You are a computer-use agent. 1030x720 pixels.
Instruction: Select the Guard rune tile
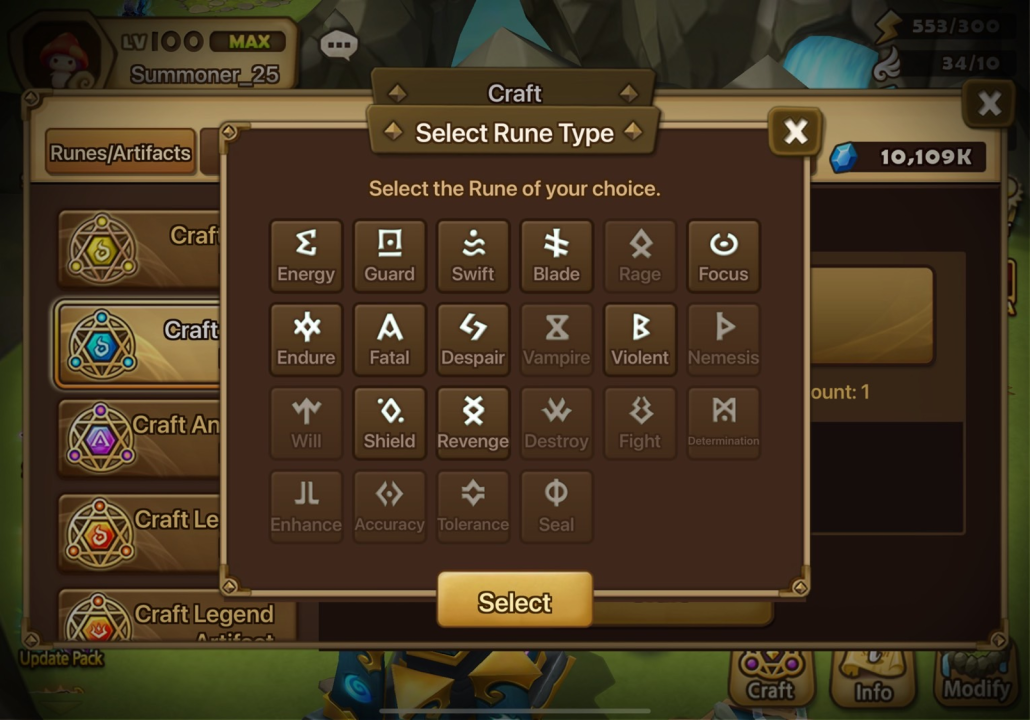389,256
